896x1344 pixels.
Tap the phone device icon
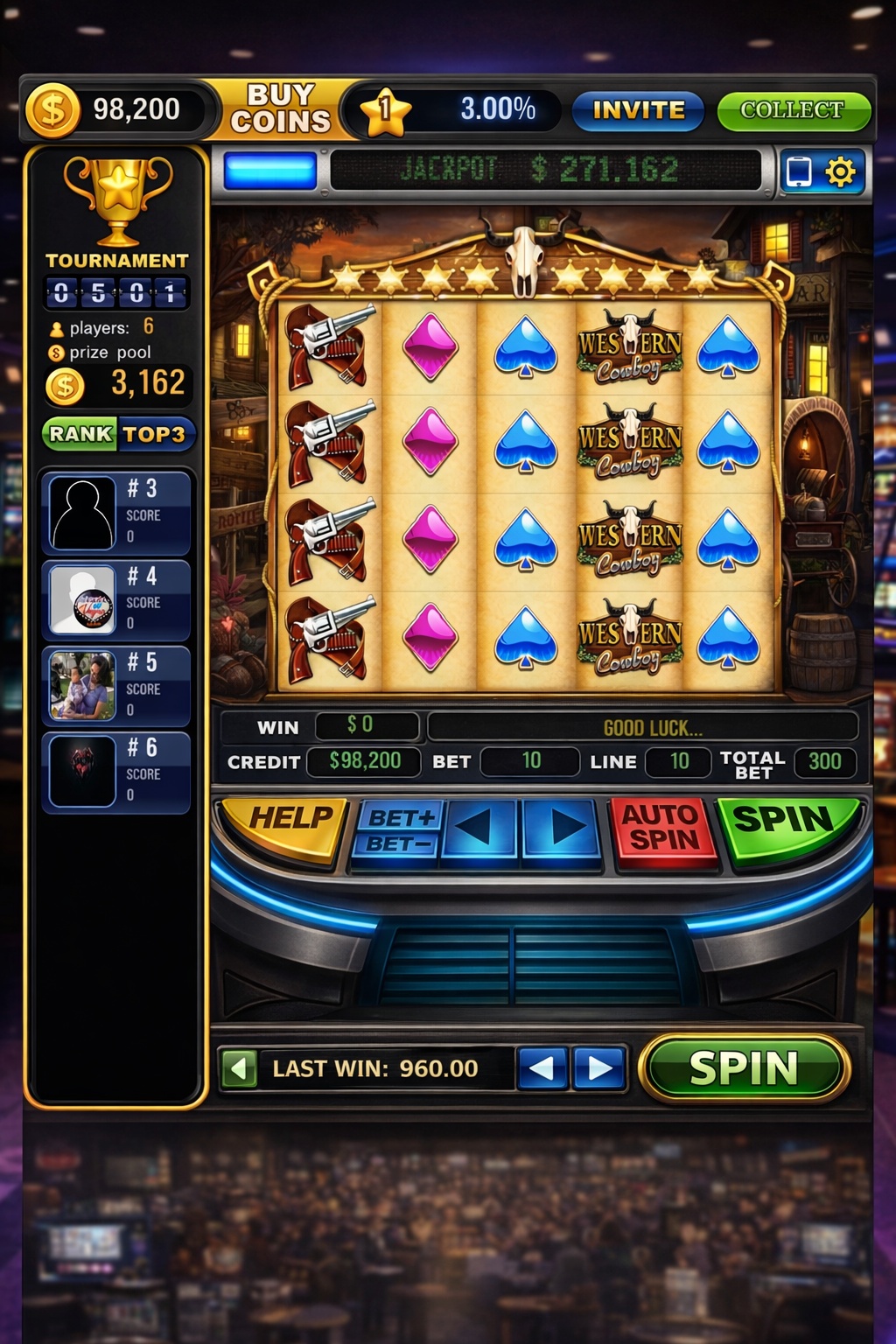coord(799,171)
